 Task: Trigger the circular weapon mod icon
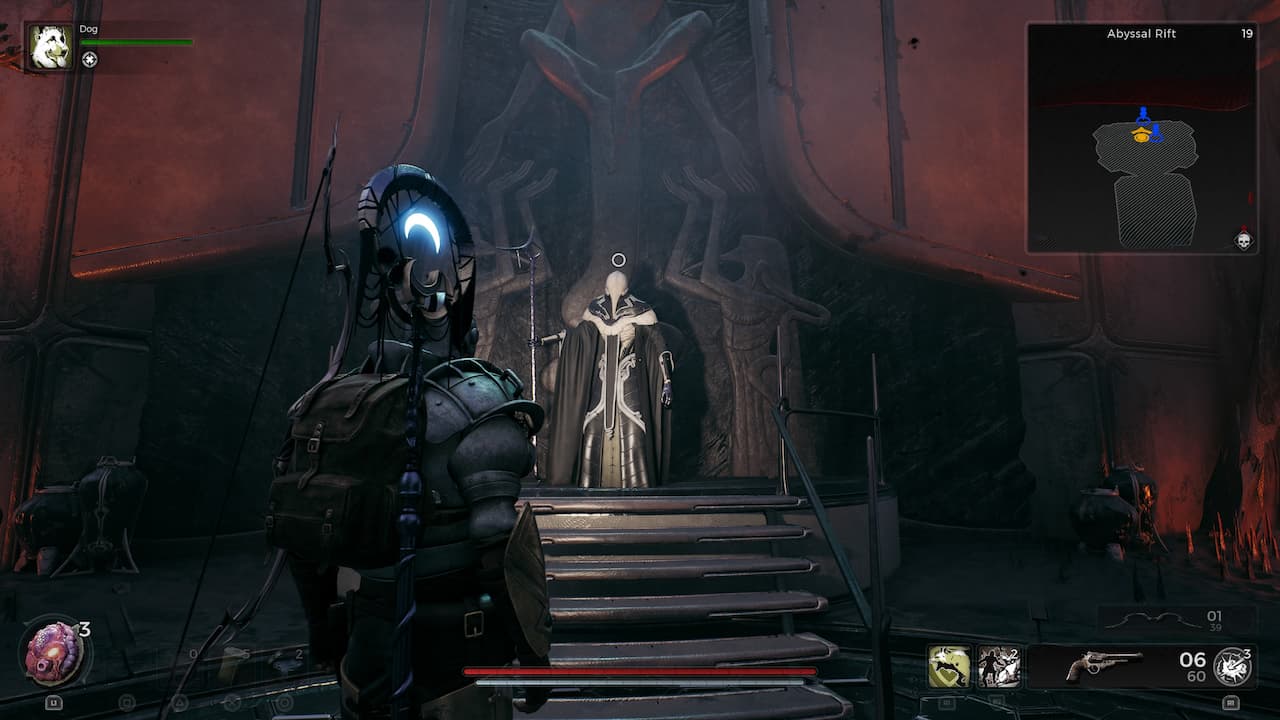pyautogui.click(x=1231, y=666)
